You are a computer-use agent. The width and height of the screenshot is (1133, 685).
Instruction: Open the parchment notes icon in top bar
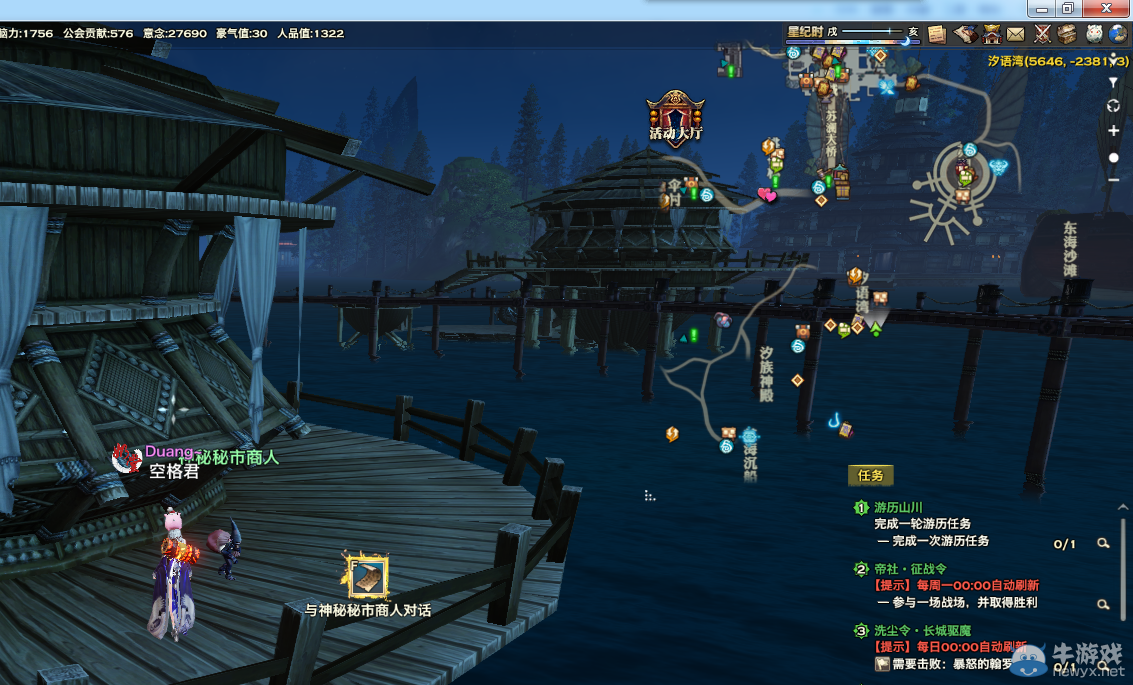[x=937, y=34]
